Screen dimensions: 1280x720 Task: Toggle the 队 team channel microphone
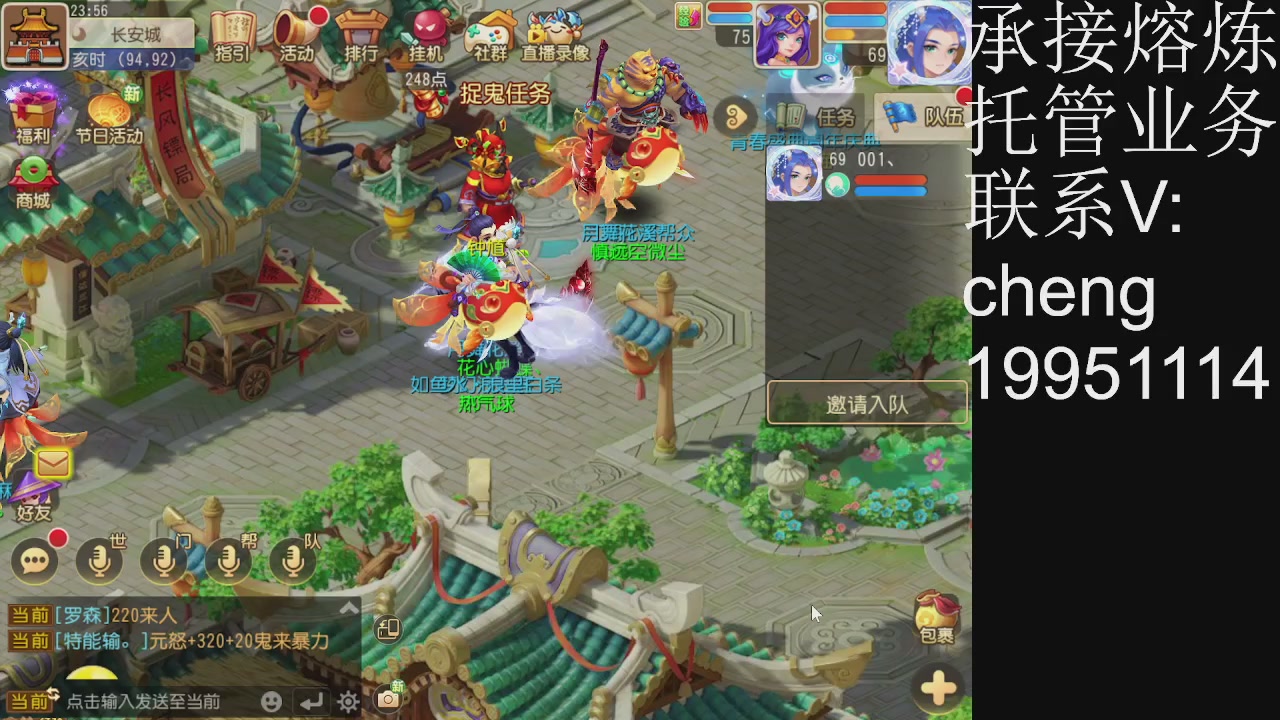(291, 558)
